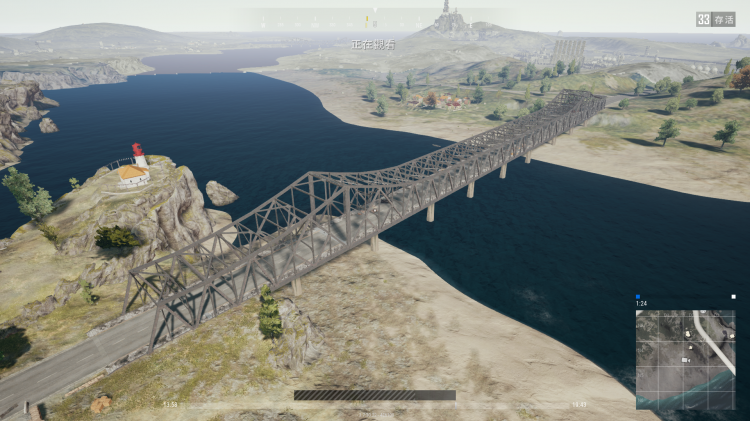750x421 pixels.
Task: Click the minimap in the corner
Action: (x=685, y=360)
